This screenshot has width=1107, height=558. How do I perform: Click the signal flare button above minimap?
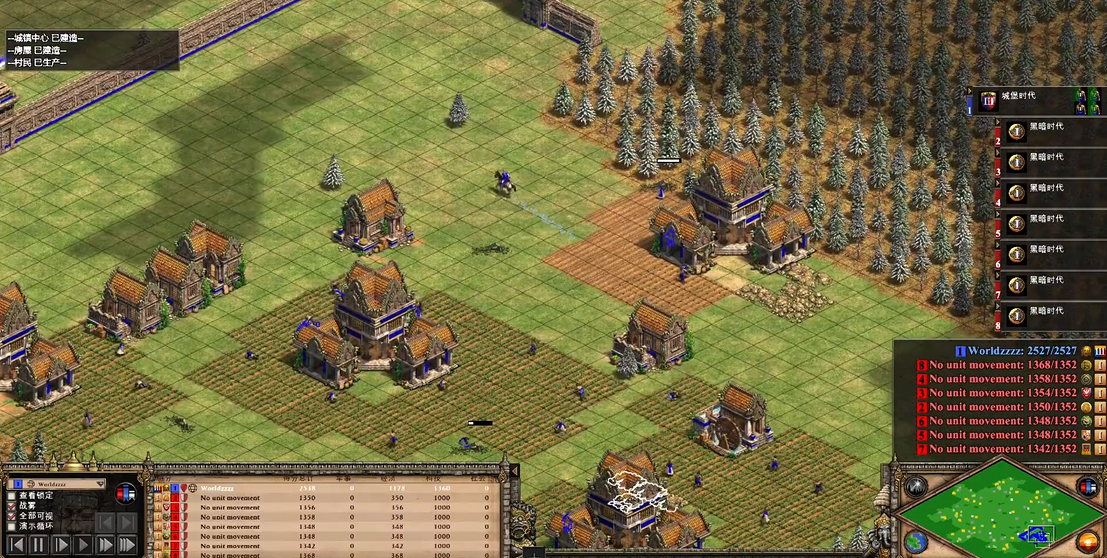tap(917, 487)
